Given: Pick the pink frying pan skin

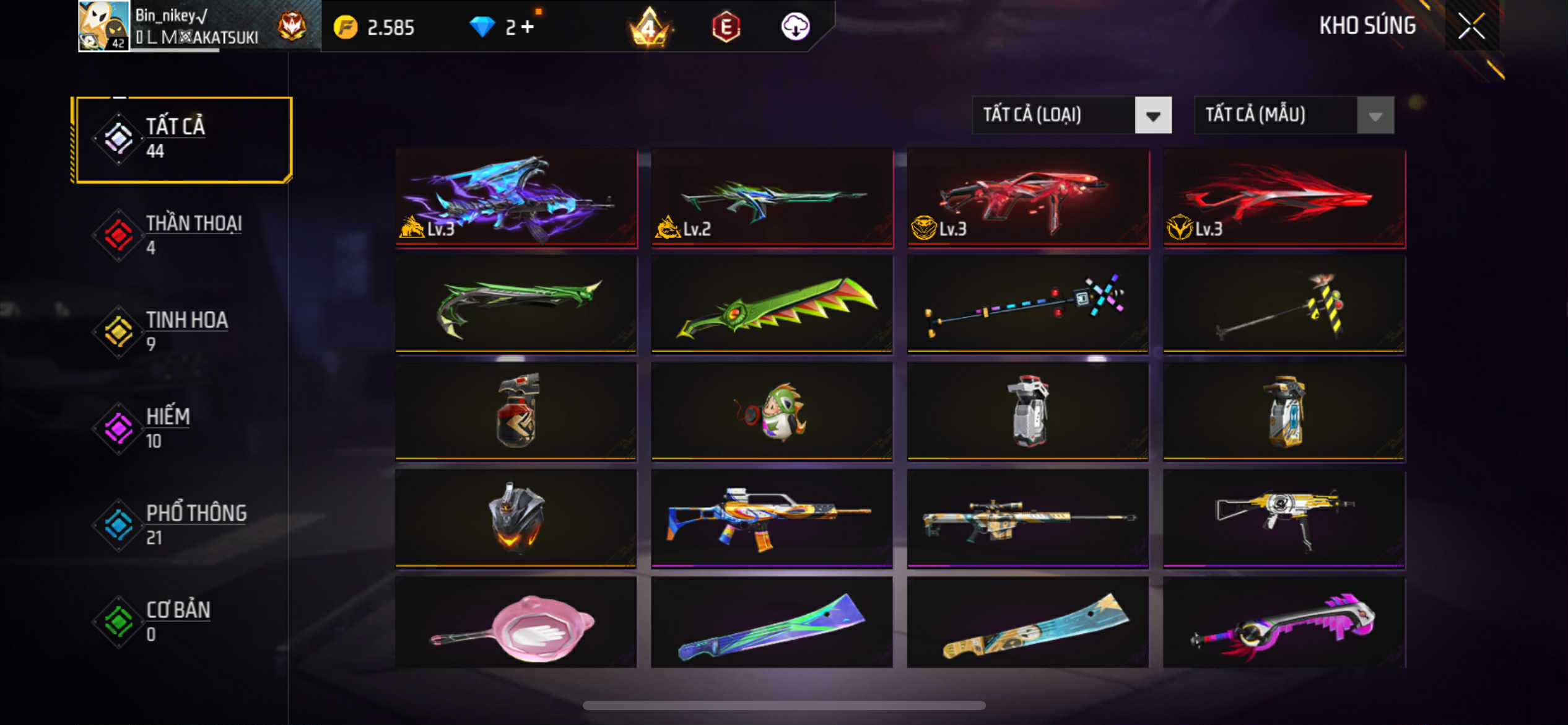Looking at the screenshot, I should tap(516, 623).
